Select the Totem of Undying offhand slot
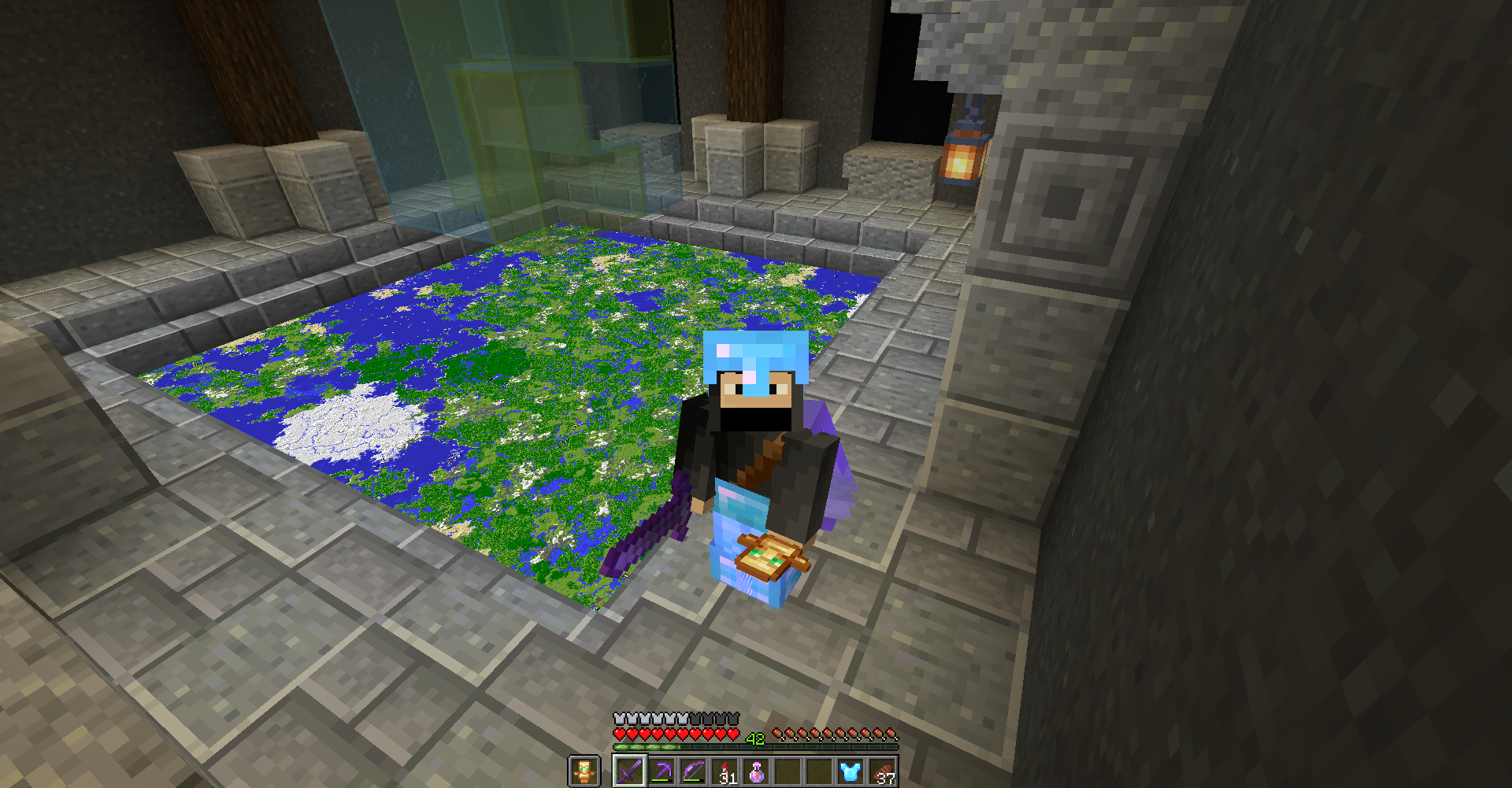 584,771
